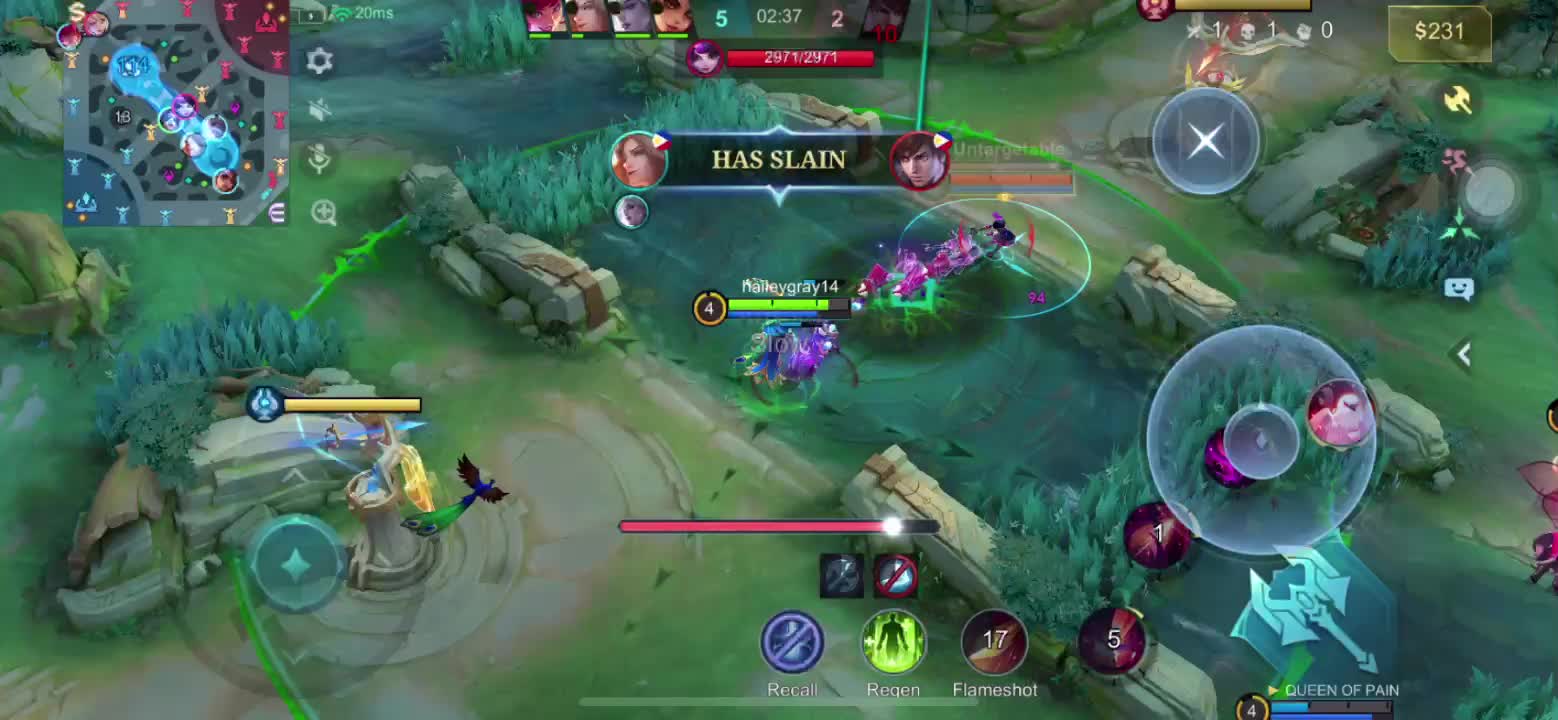Open the shop via the $231 gold button

(x=1439, y=32)
